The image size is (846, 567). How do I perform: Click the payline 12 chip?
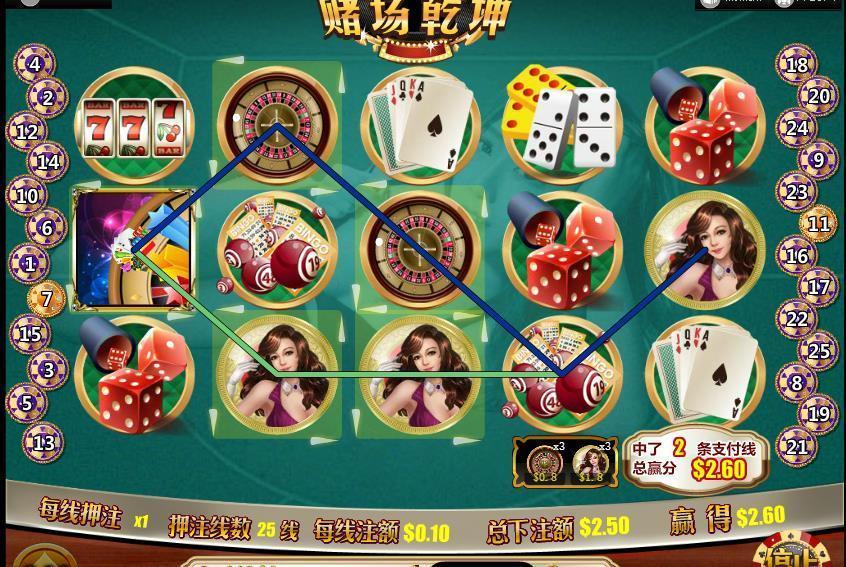click(x=28, y=131)
